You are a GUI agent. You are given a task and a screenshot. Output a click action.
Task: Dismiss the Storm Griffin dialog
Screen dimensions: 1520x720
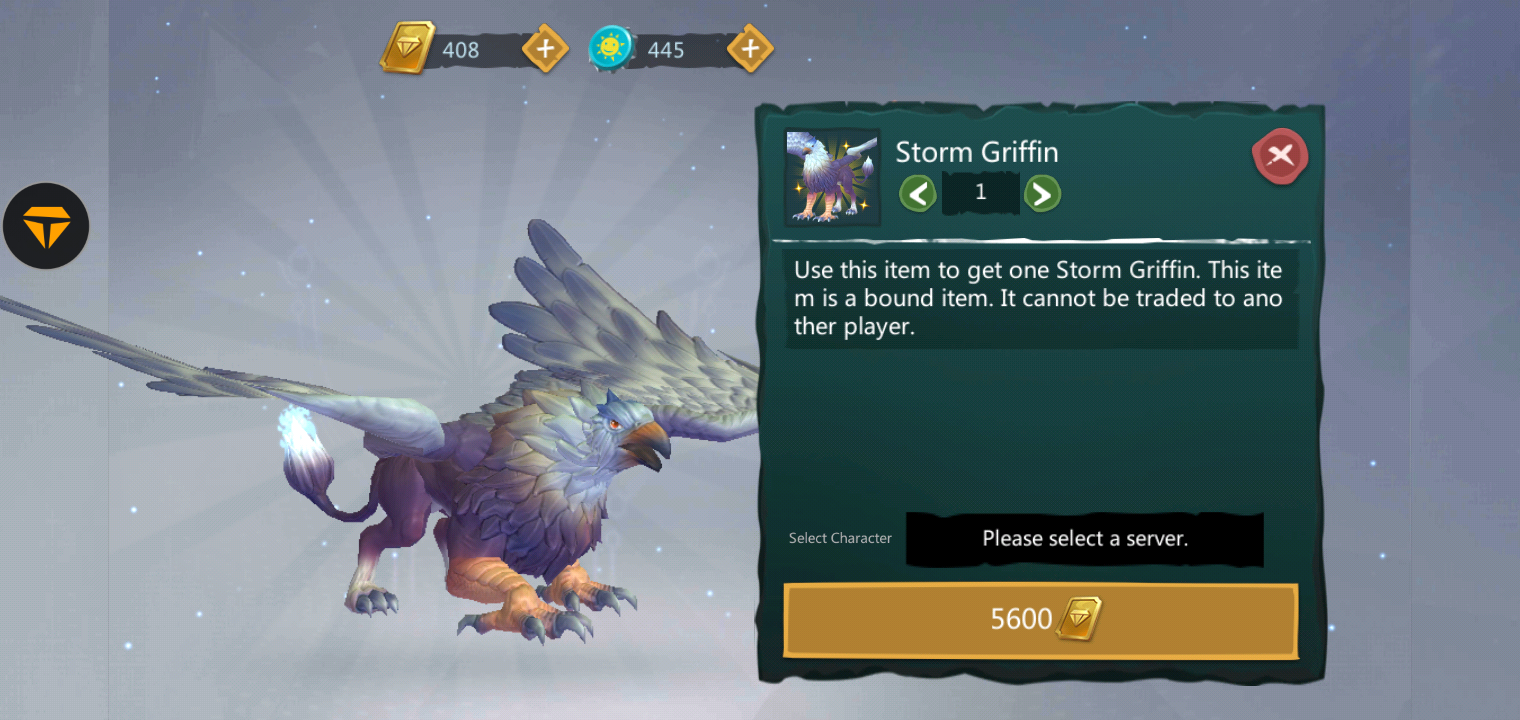(1280, 156)
